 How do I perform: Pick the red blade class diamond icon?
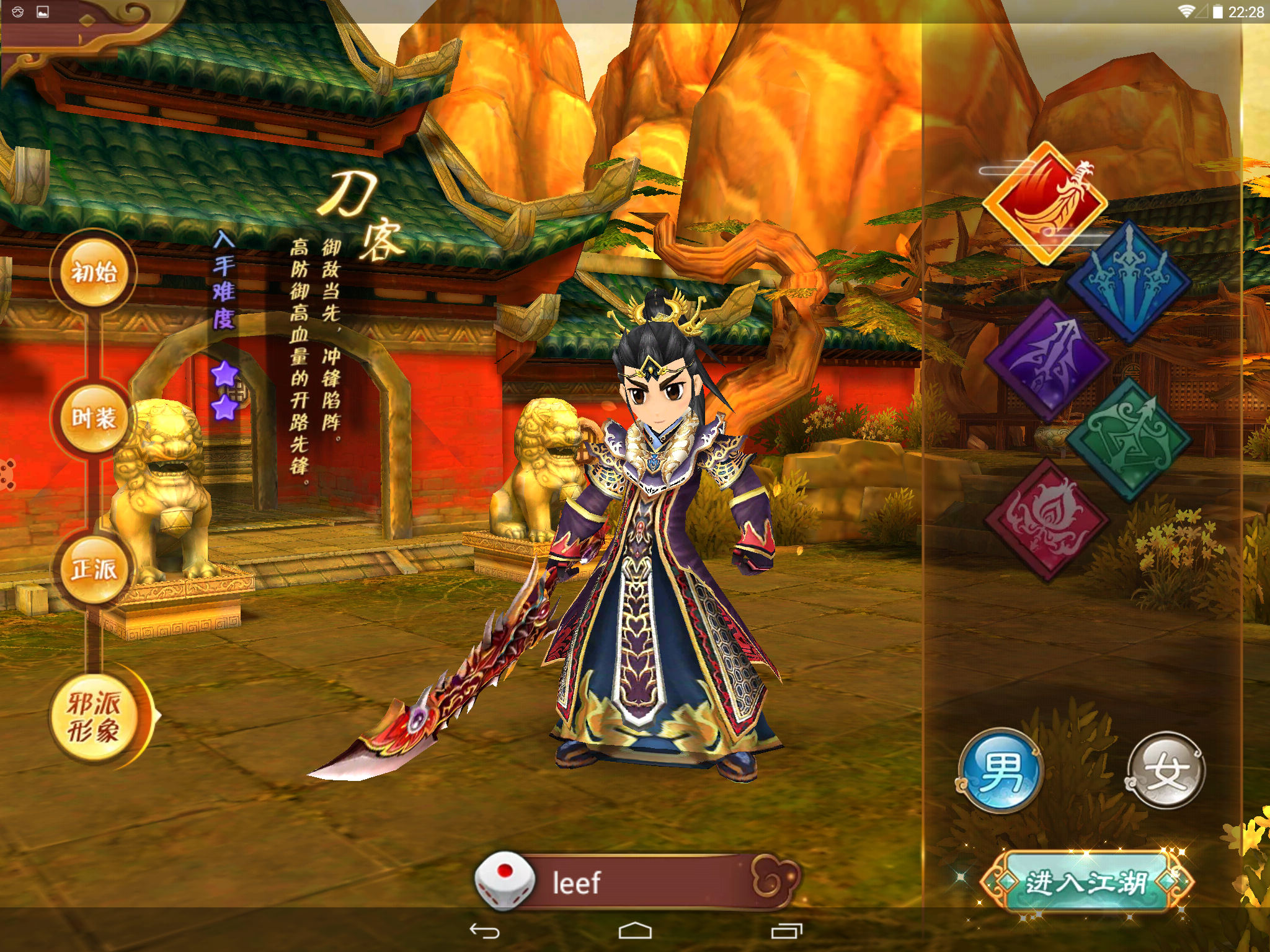(1046, 203)
